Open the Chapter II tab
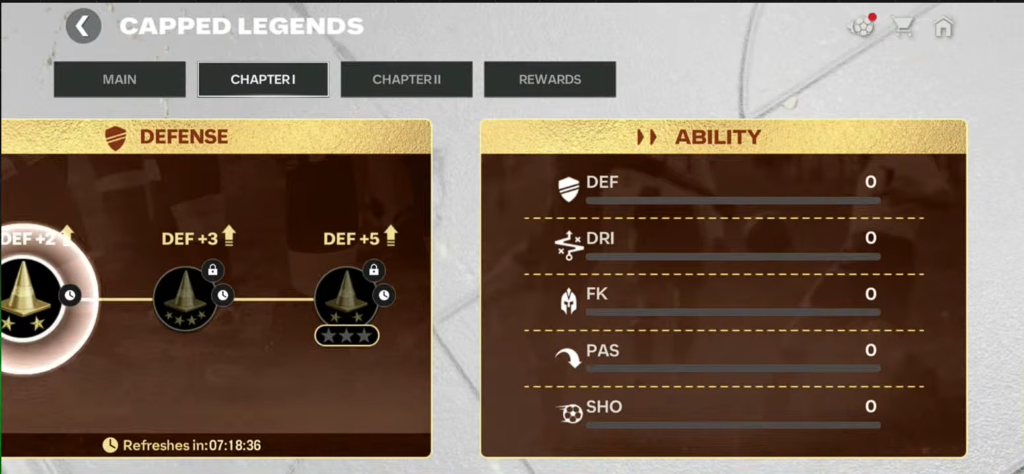 [407, 79]
